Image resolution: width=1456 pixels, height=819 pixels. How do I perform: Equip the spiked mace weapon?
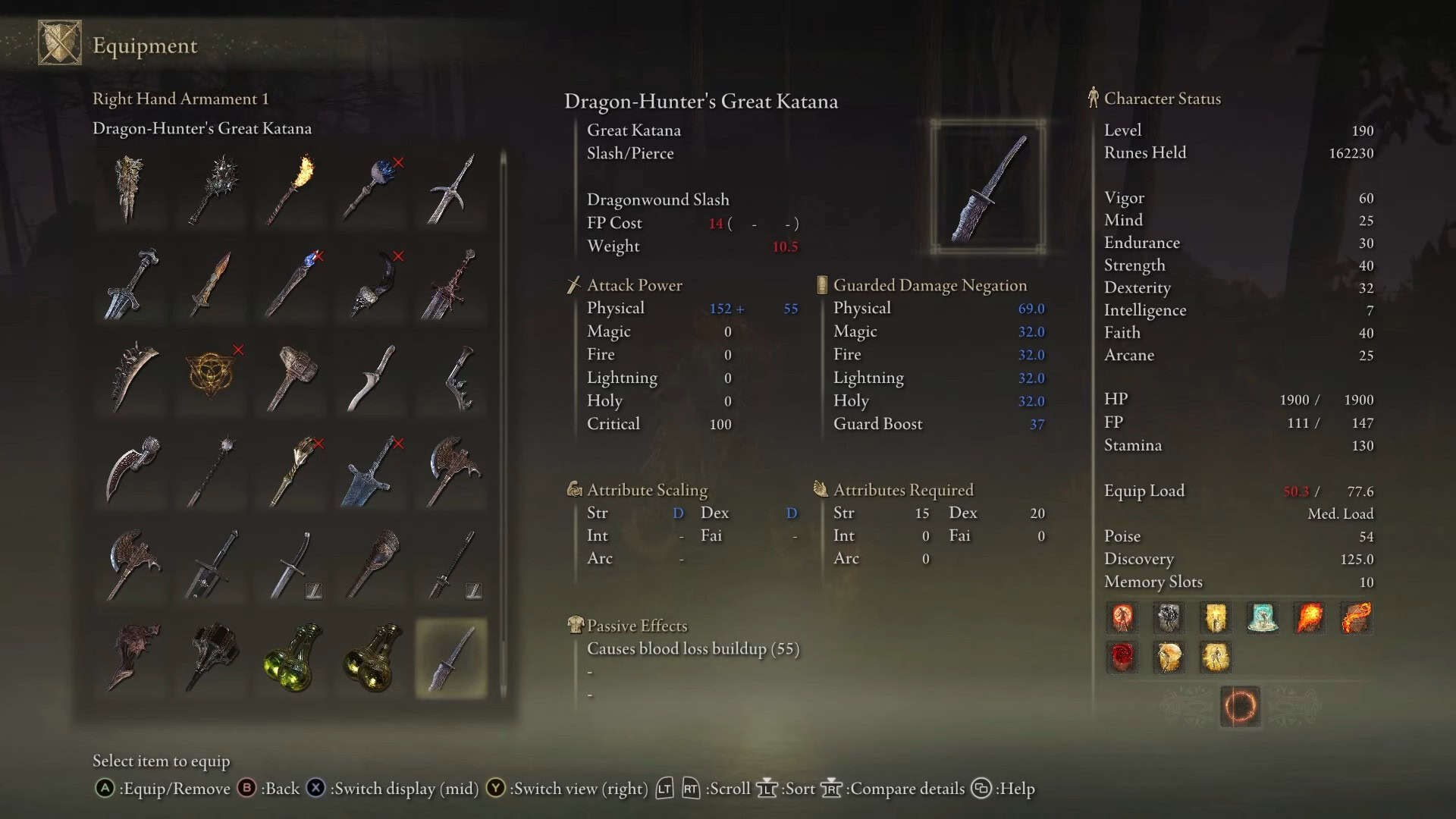click(x=210, y=190)
